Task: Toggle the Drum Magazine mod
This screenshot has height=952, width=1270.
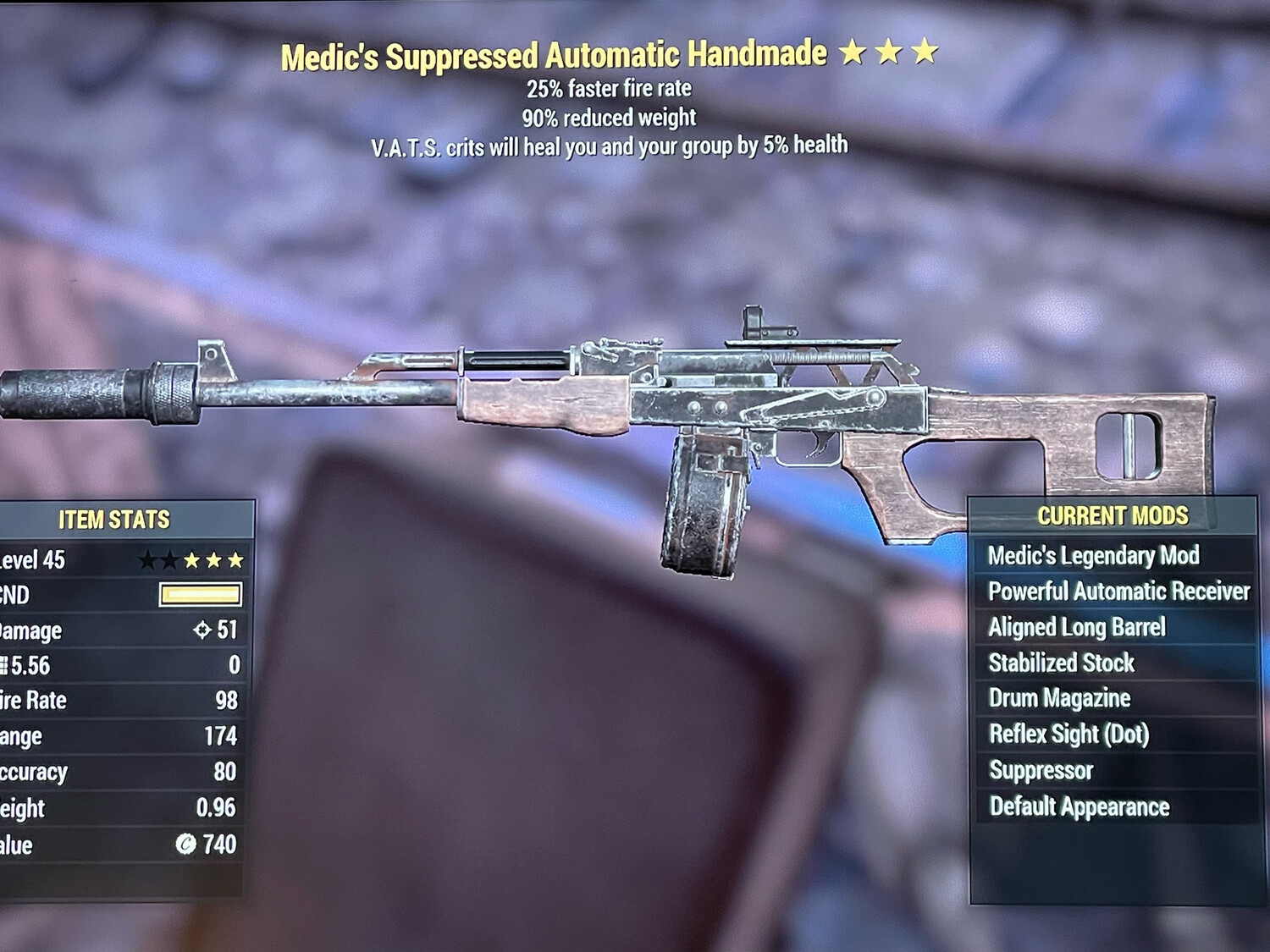Action: 1059,699
